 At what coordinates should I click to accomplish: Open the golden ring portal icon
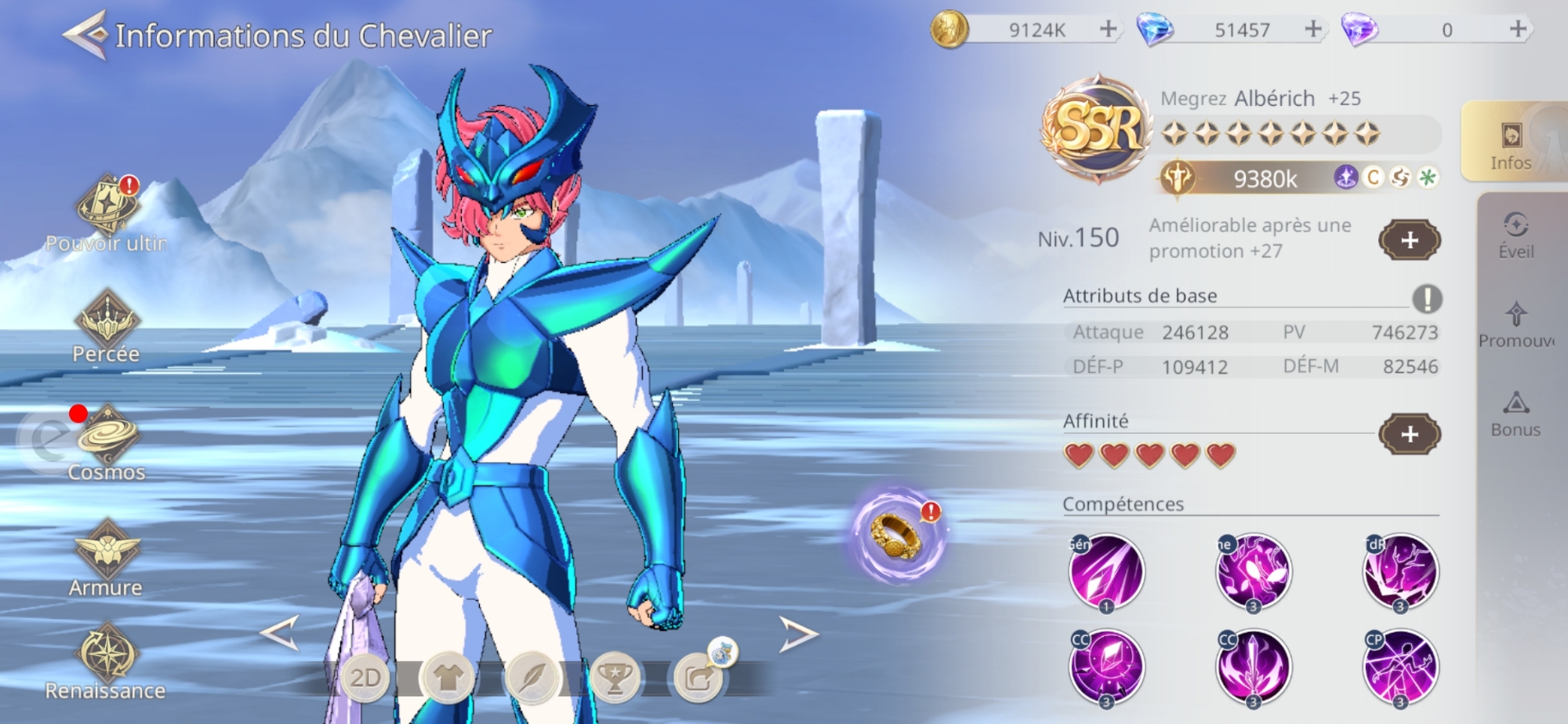898,536
